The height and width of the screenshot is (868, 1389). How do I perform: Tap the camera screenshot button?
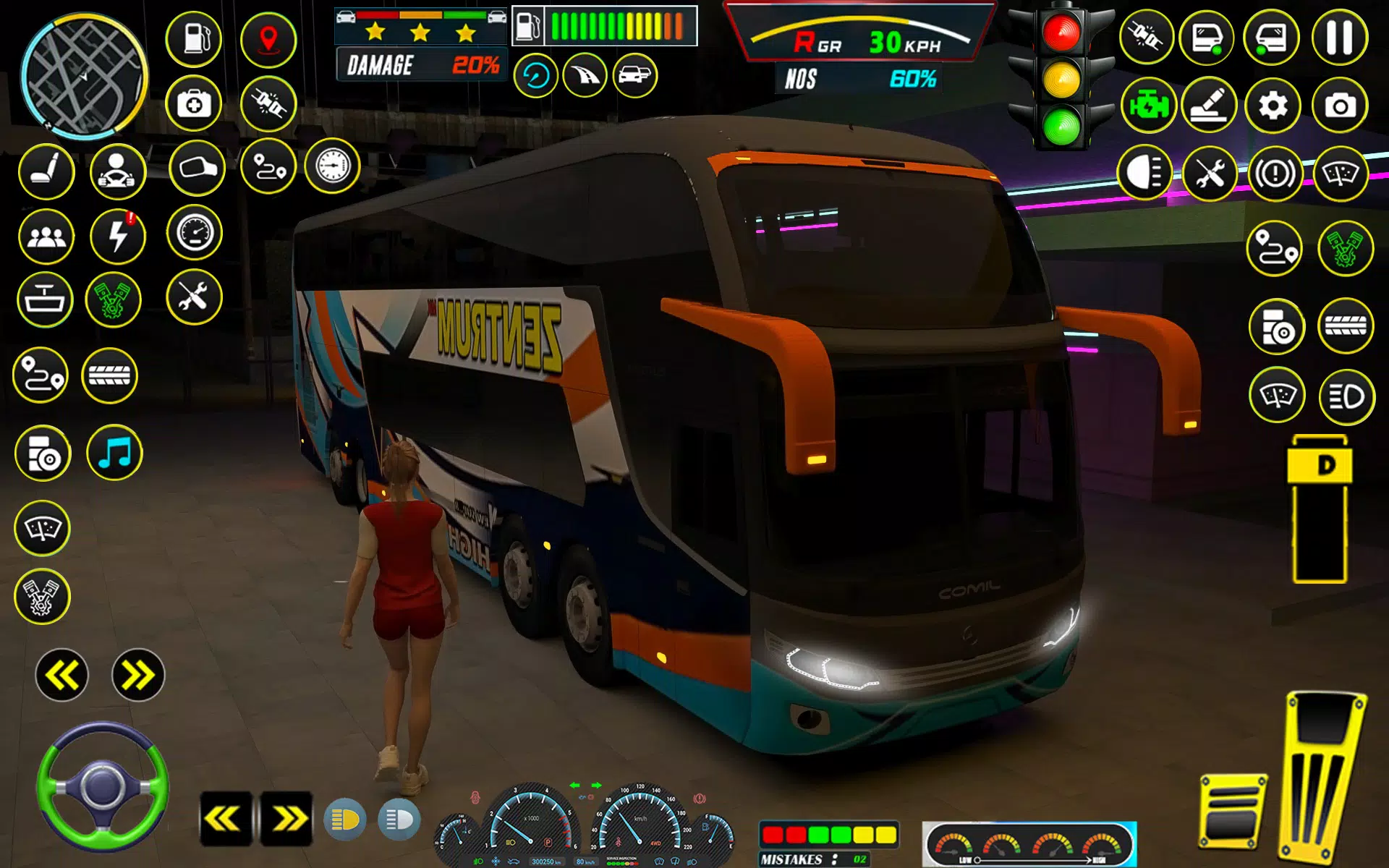1340,106
